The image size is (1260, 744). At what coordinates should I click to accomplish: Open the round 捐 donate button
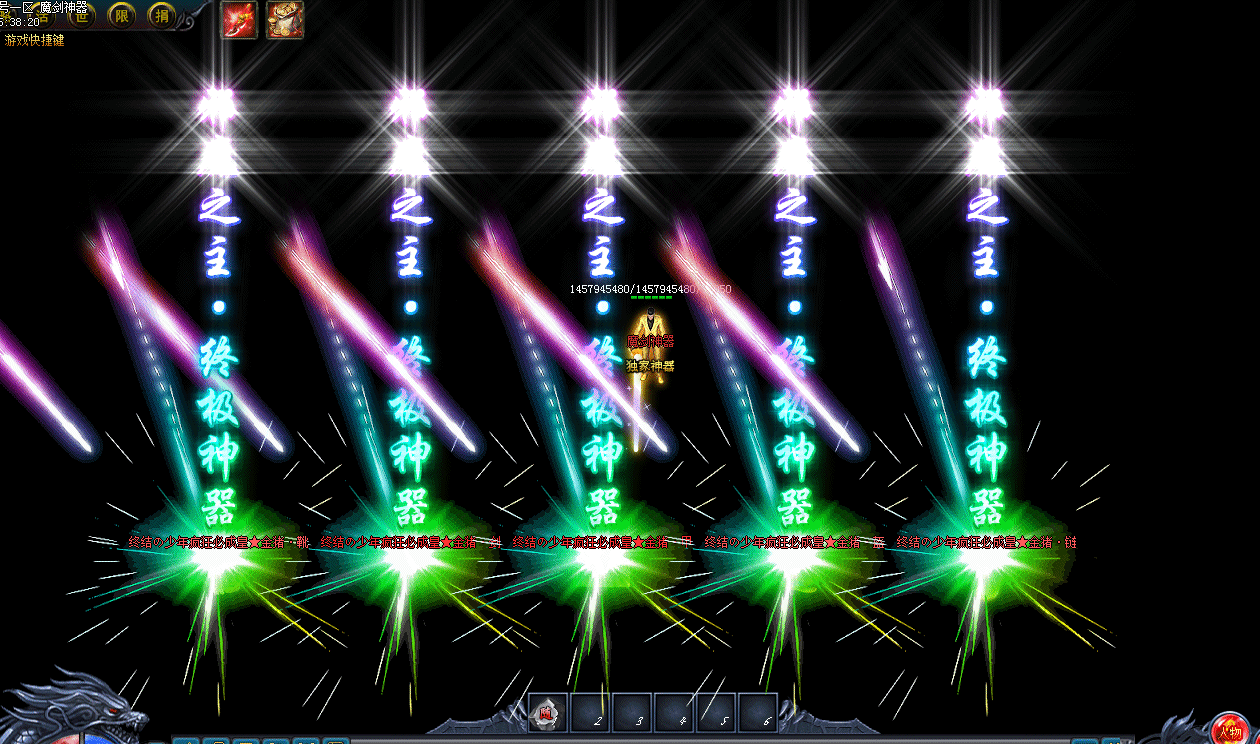point(162,15)
